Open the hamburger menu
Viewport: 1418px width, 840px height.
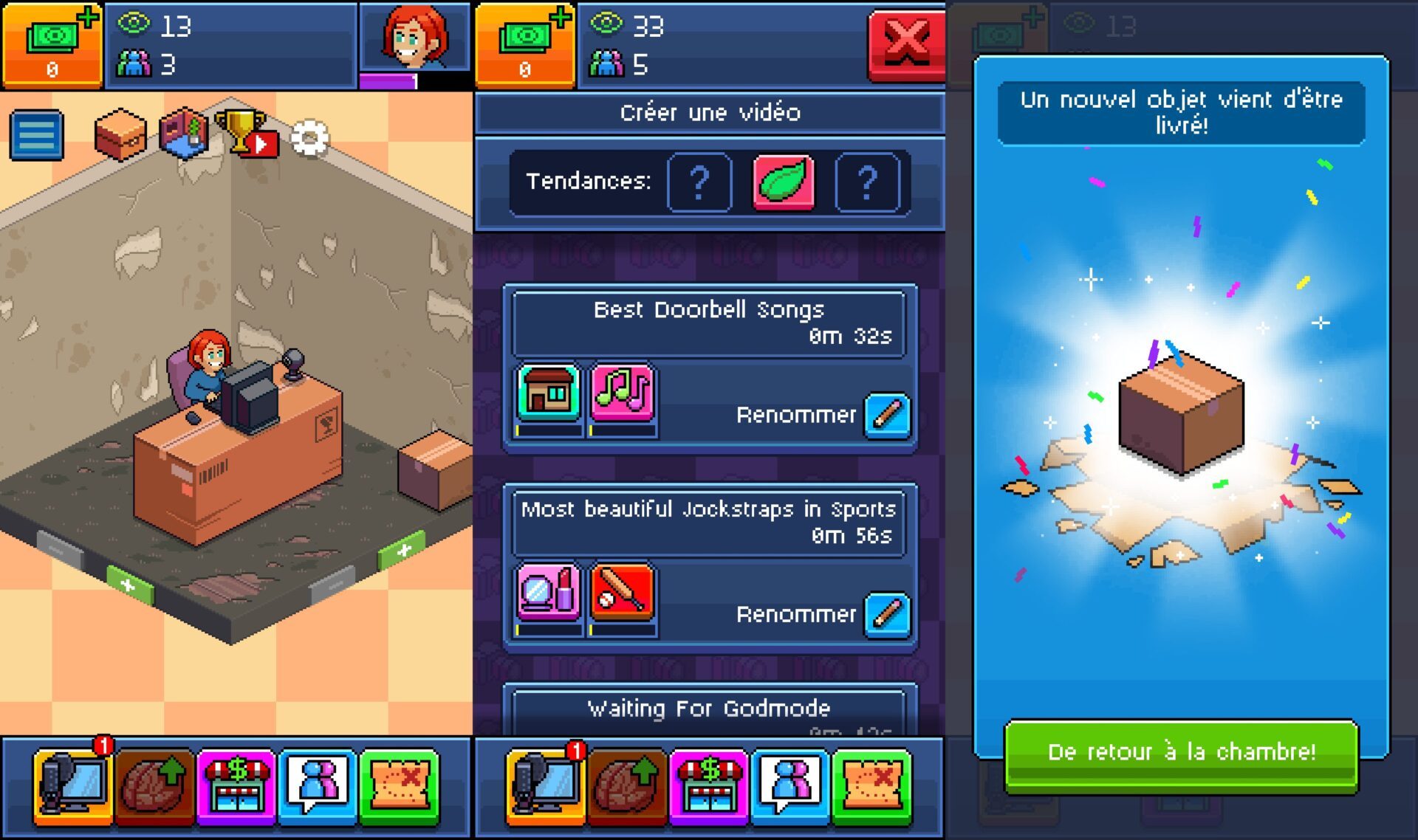coord(37,135)
